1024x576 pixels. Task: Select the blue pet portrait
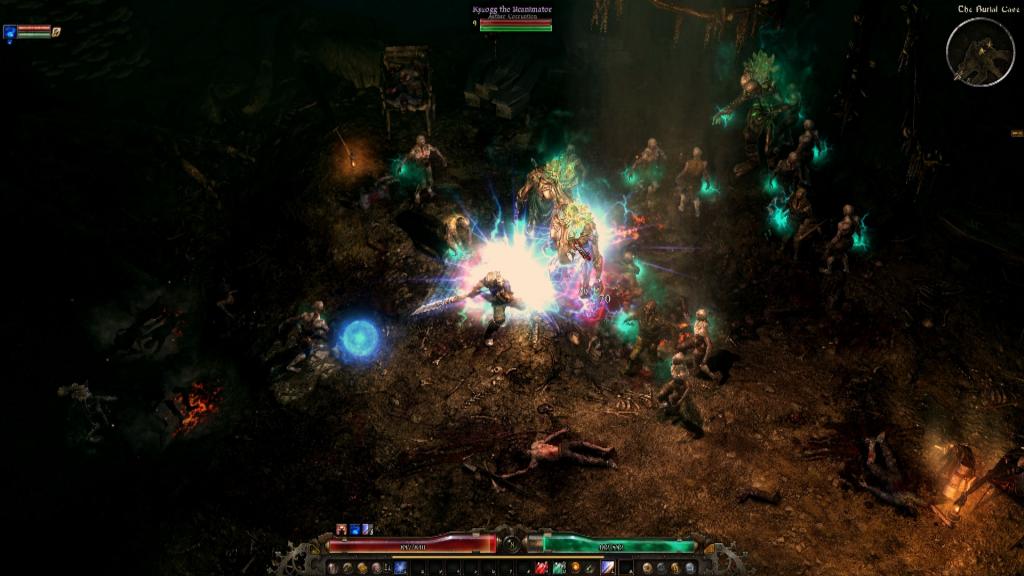[x=10, y=32]
